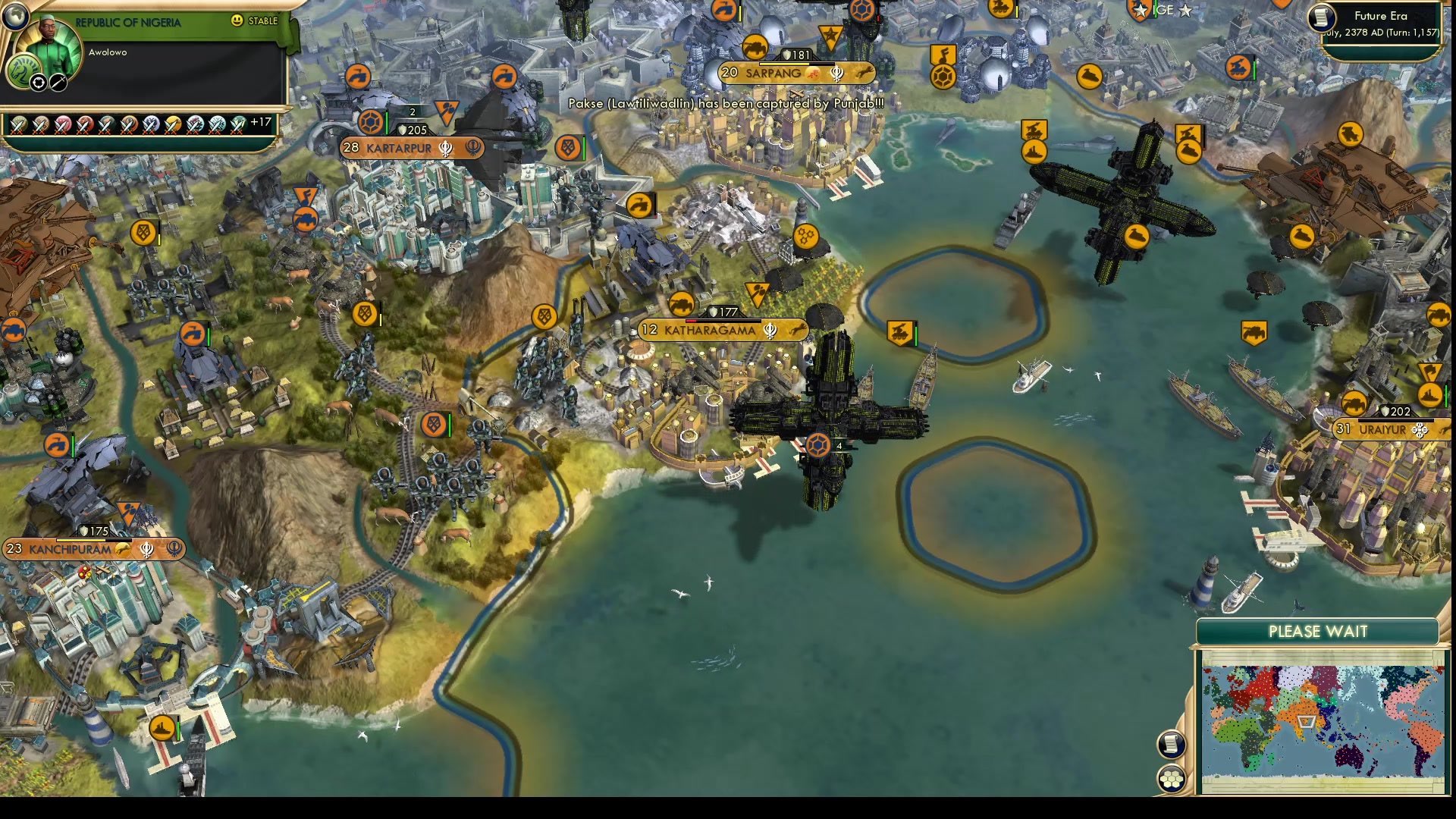Select the globe icon in the top-left corner
Viewport: 1456px width, 819px height.
[x=16, y=17]
